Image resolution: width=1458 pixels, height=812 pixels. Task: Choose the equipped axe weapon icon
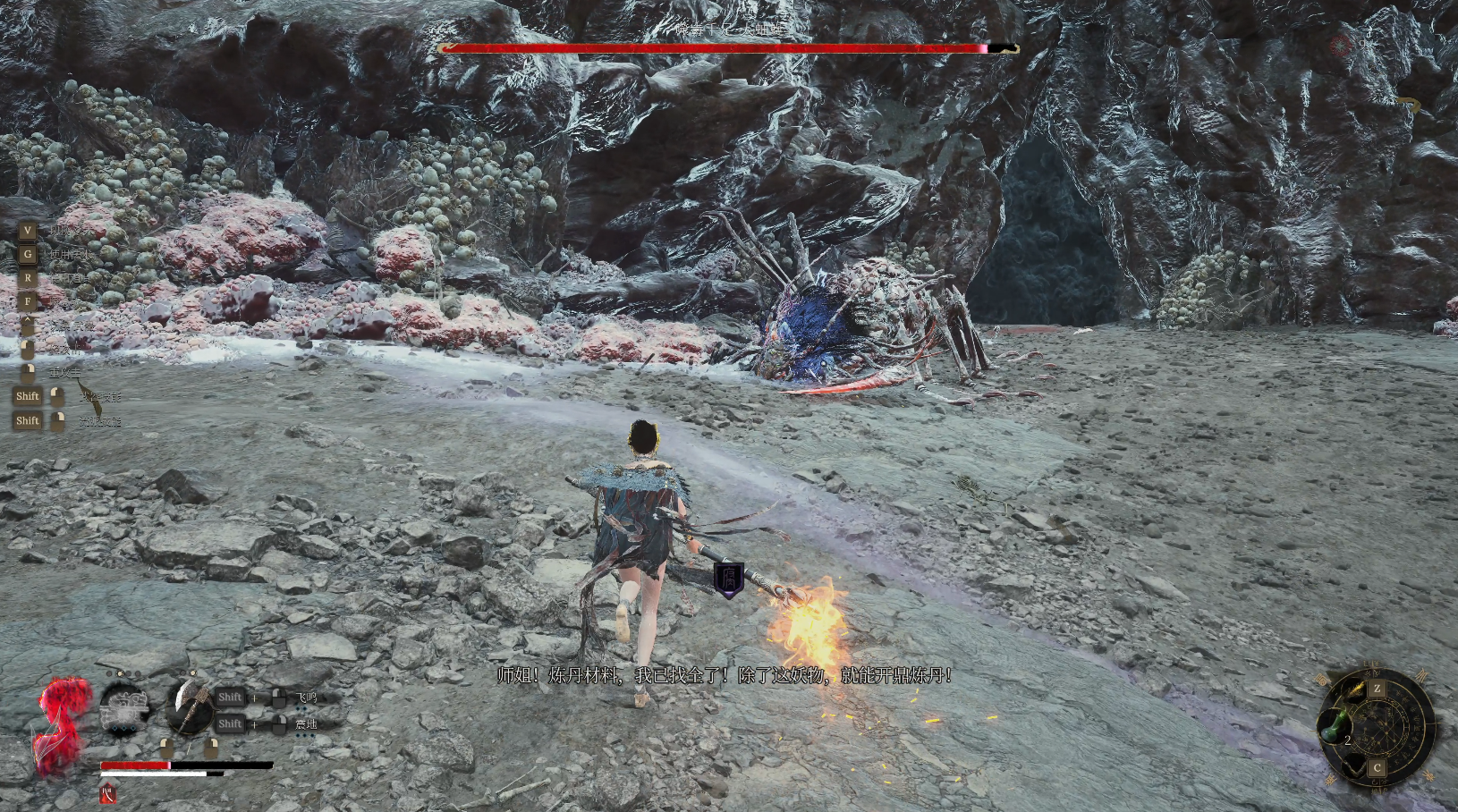(x=189, y=707)
